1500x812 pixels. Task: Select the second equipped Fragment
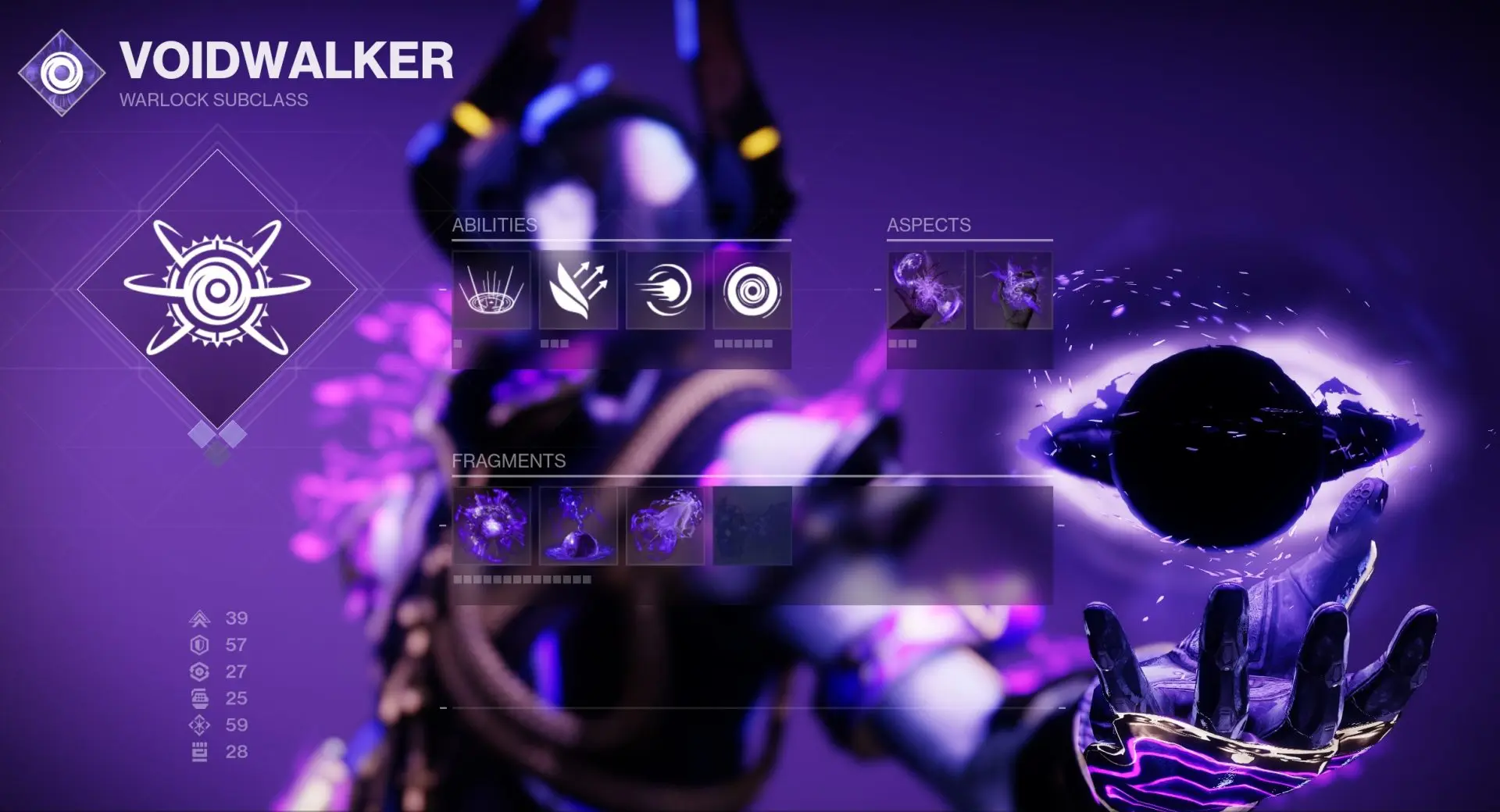click(x=578, y=527)
